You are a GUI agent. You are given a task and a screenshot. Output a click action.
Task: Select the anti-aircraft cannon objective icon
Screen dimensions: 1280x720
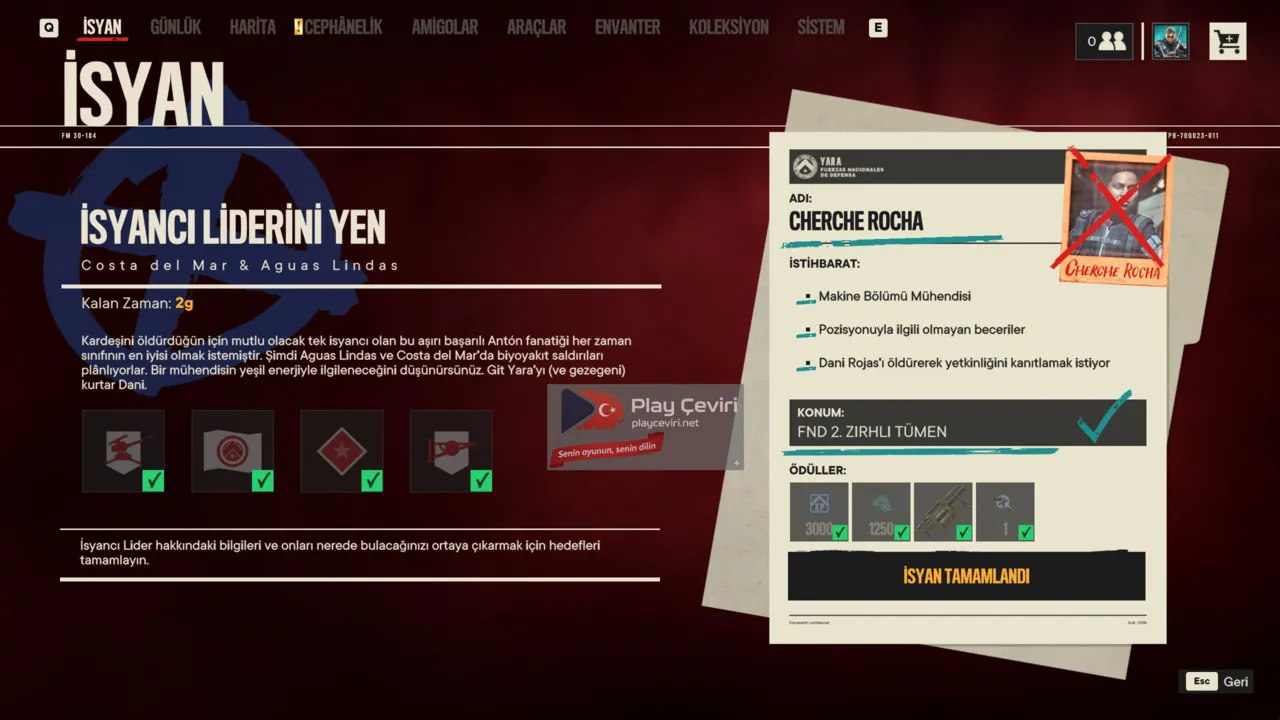123,451
